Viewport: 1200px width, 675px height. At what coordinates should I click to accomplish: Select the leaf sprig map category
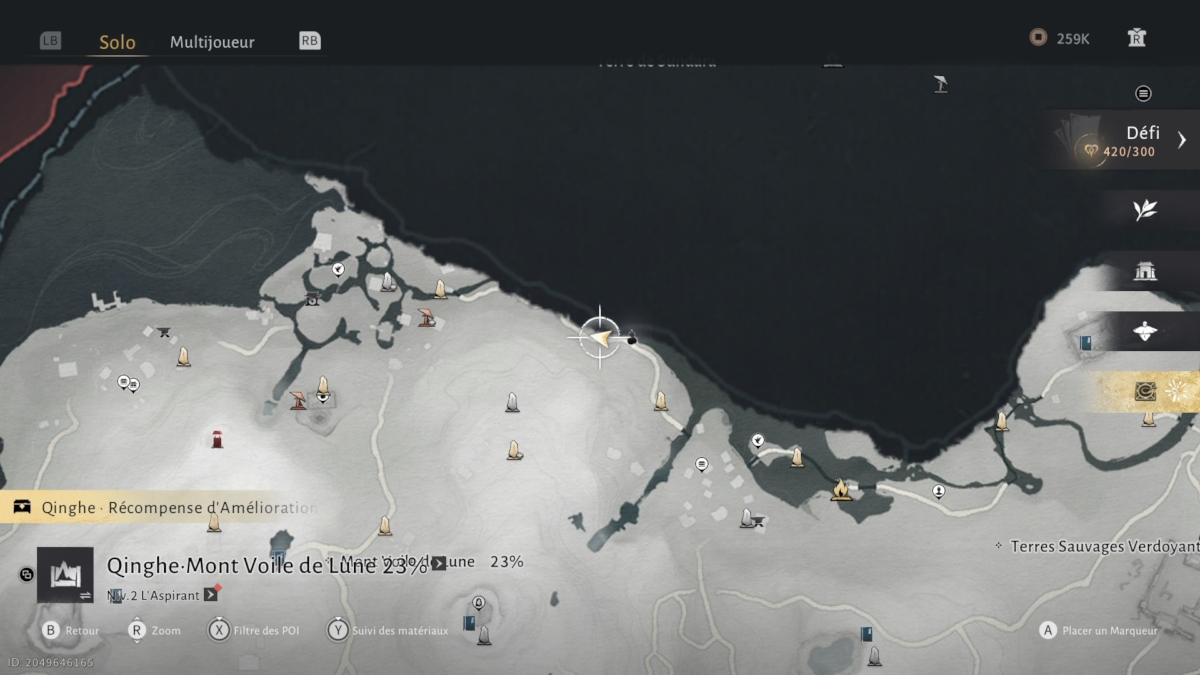(1145, 209)
